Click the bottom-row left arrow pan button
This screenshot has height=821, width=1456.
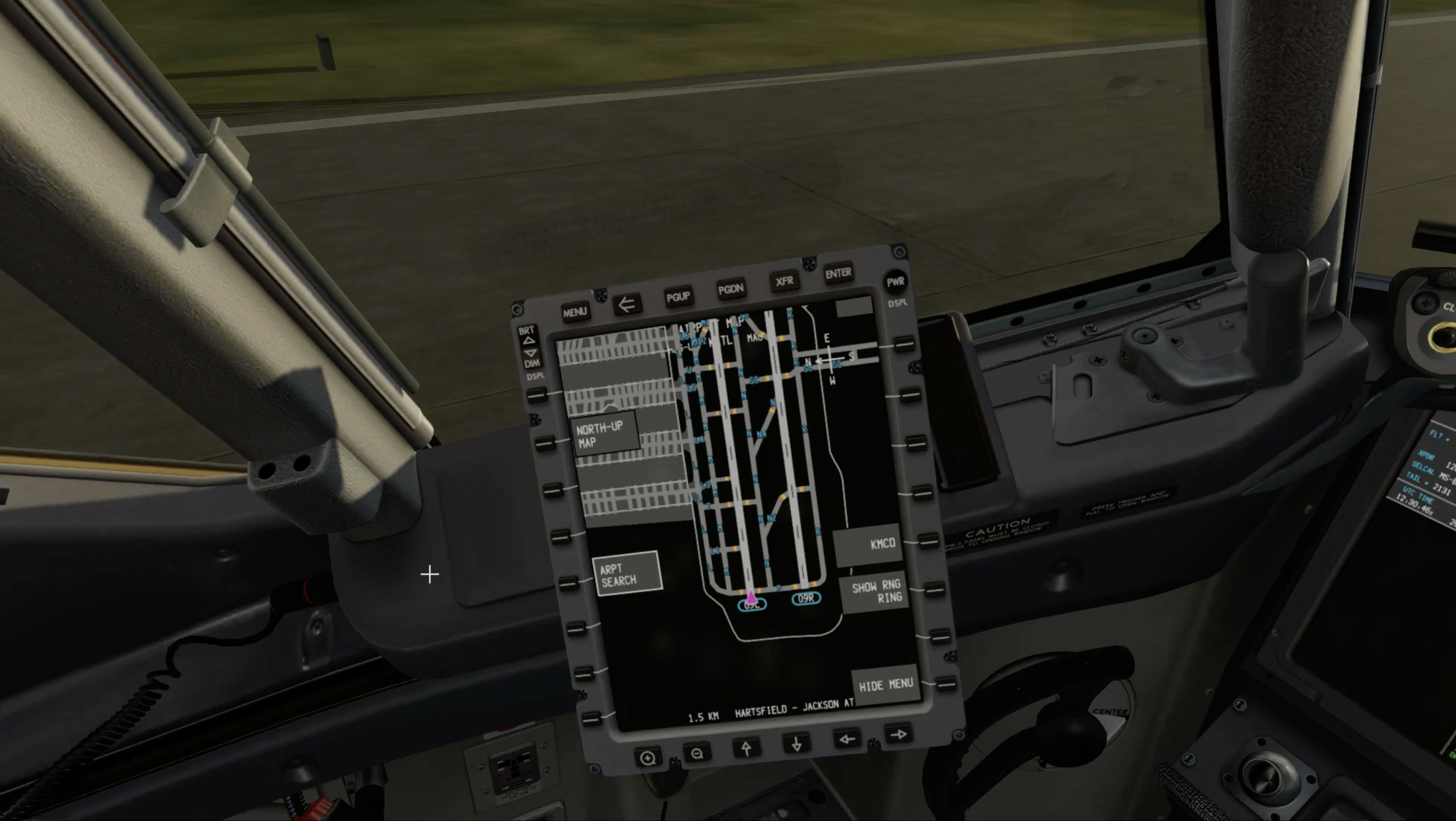tap(847, 739)
